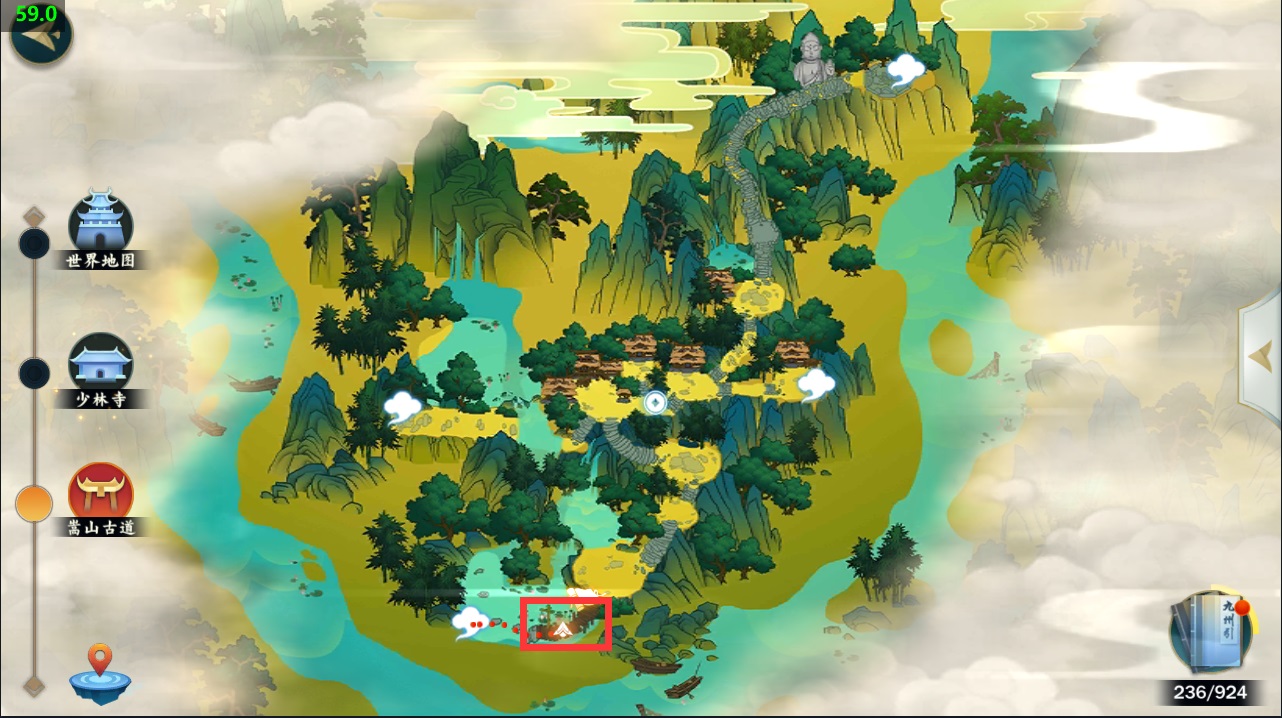Go back with the top-left arrow button
1282x718 pixels.
coord(40,36)
